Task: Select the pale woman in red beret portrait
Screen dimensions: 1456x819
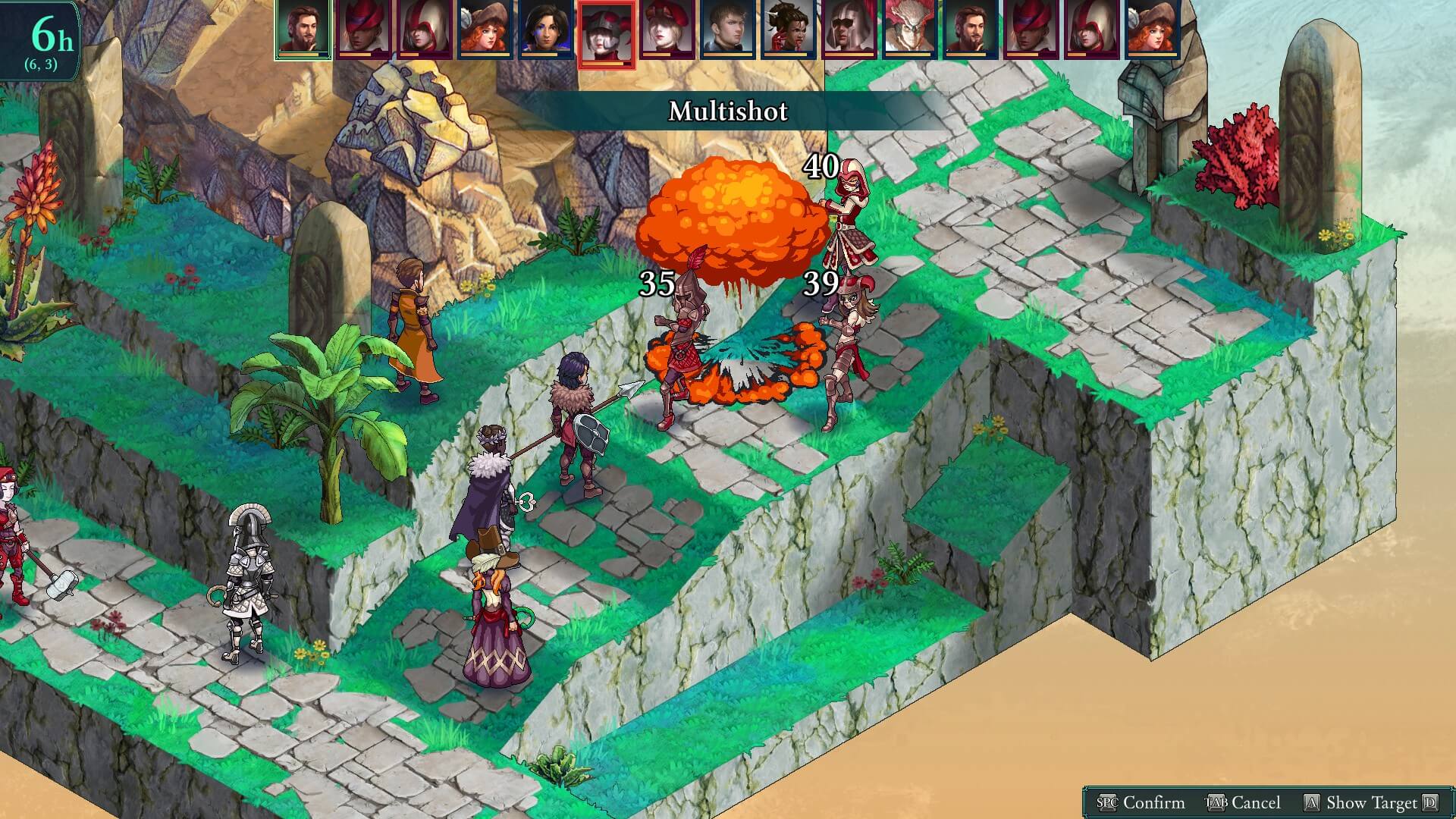Action: click(667, 29)
